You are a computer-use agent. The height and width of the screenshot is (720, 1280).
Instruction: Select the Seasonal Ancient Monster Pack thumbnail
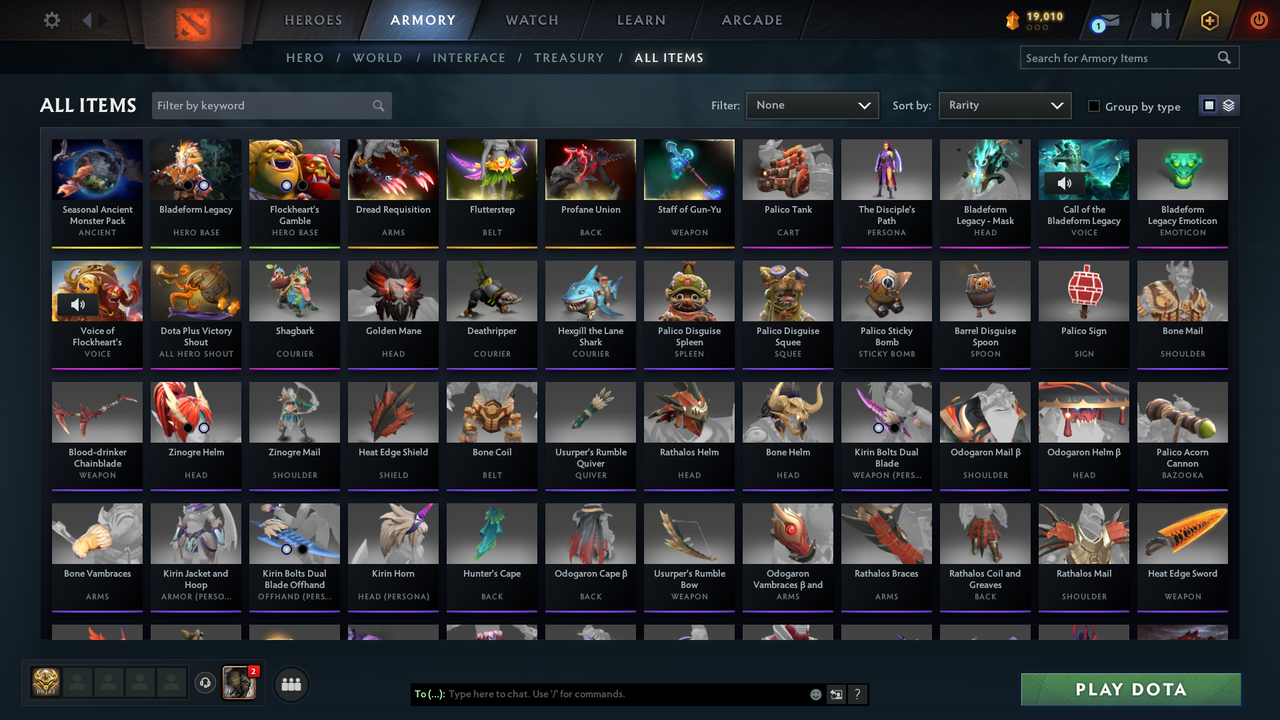(97, 168)
